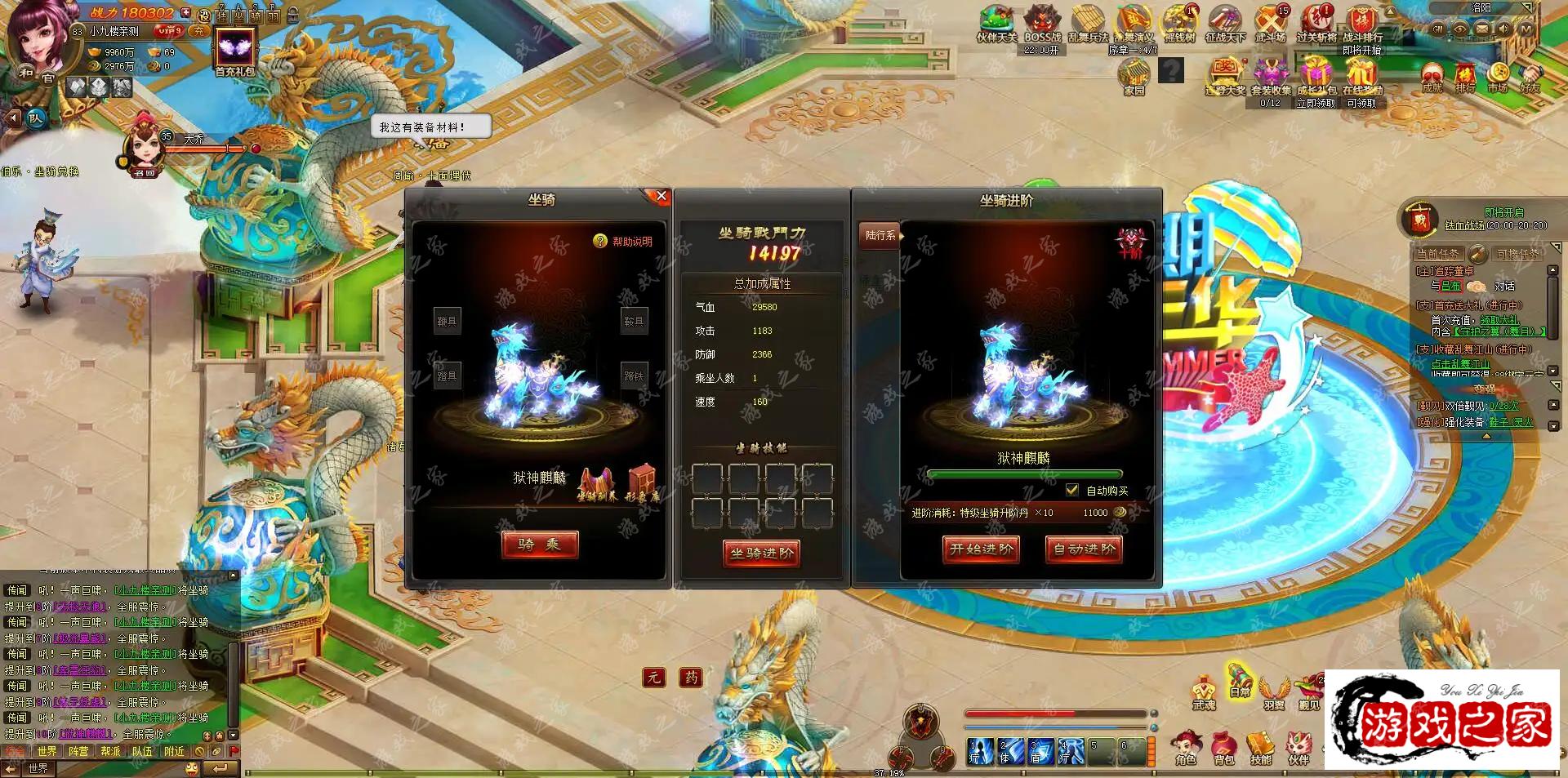Open the BOSS战 event icon
The image size is (1568, 778).
(x=1042, y=24)
